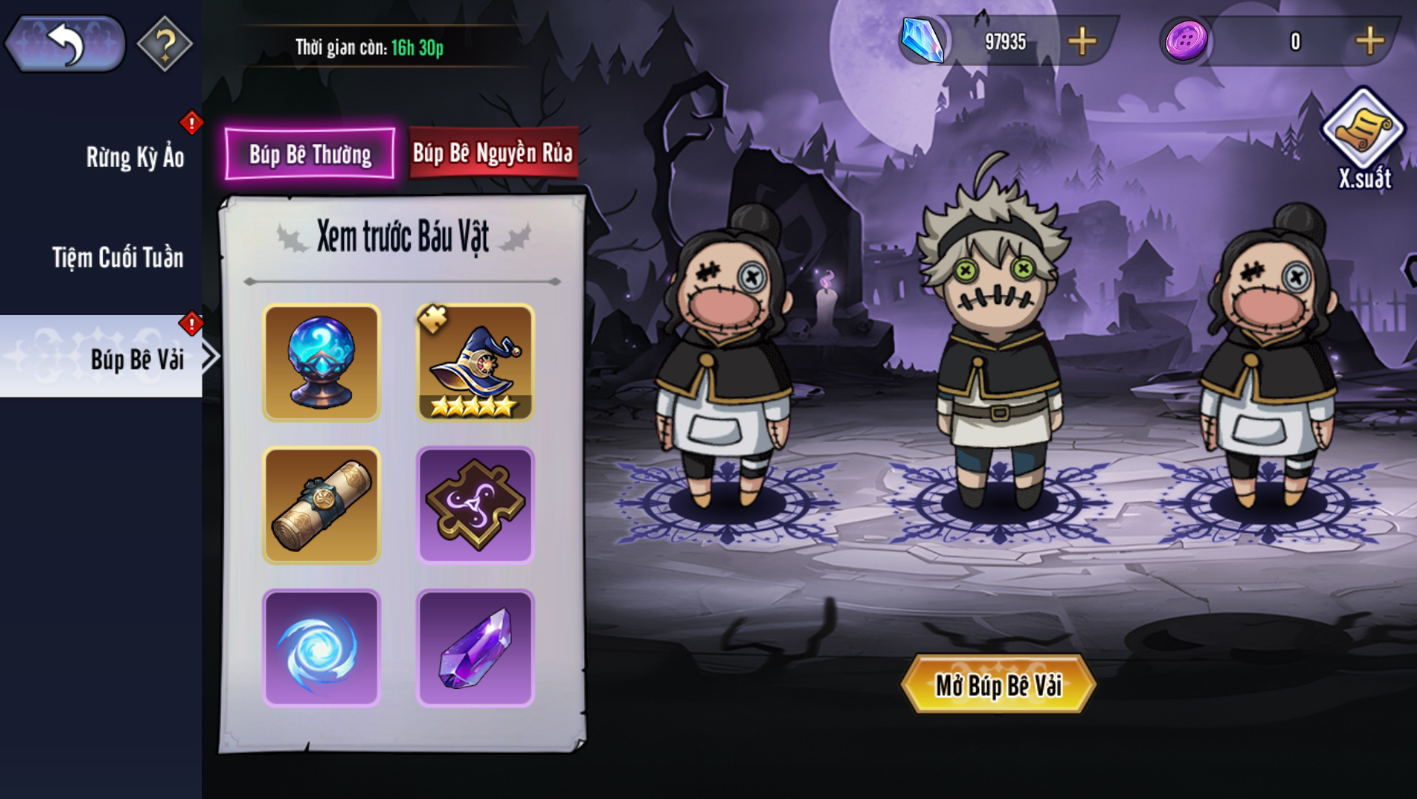Switch to the Búp Bê Nguyền Rủa tab
This screenshot has height=799, width=1417.
point(493,153)
